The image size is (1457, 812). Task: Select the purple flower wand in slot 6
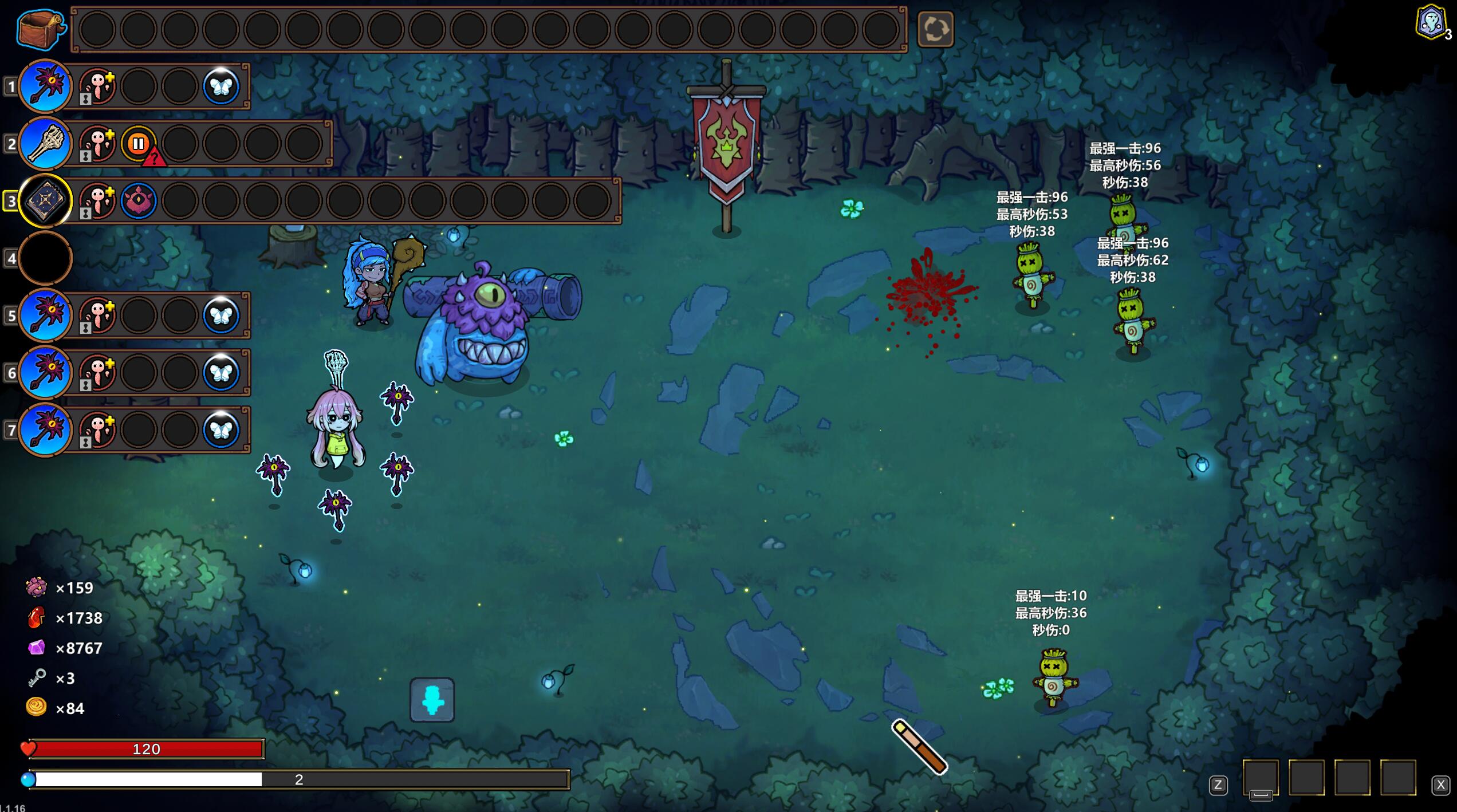coord(45,372)
